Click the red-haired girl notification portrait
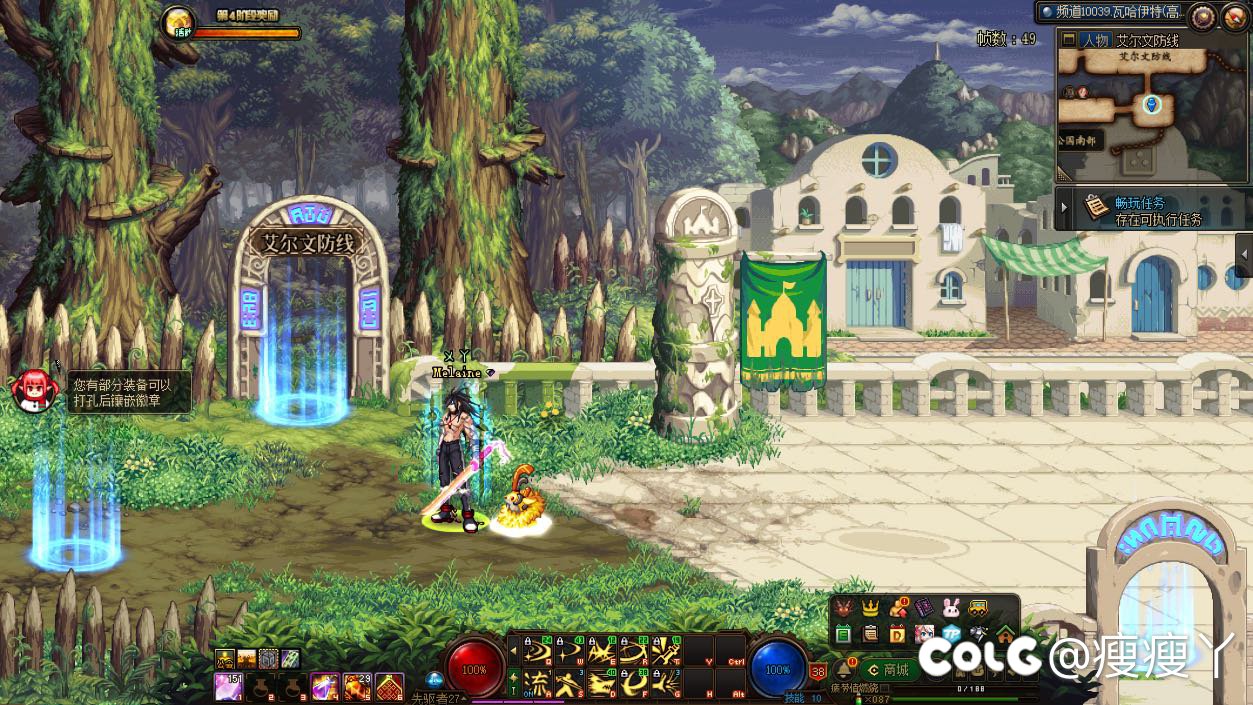Image resolution: width=1253 pixels, height=705 pixels. [x=34, y=389]
